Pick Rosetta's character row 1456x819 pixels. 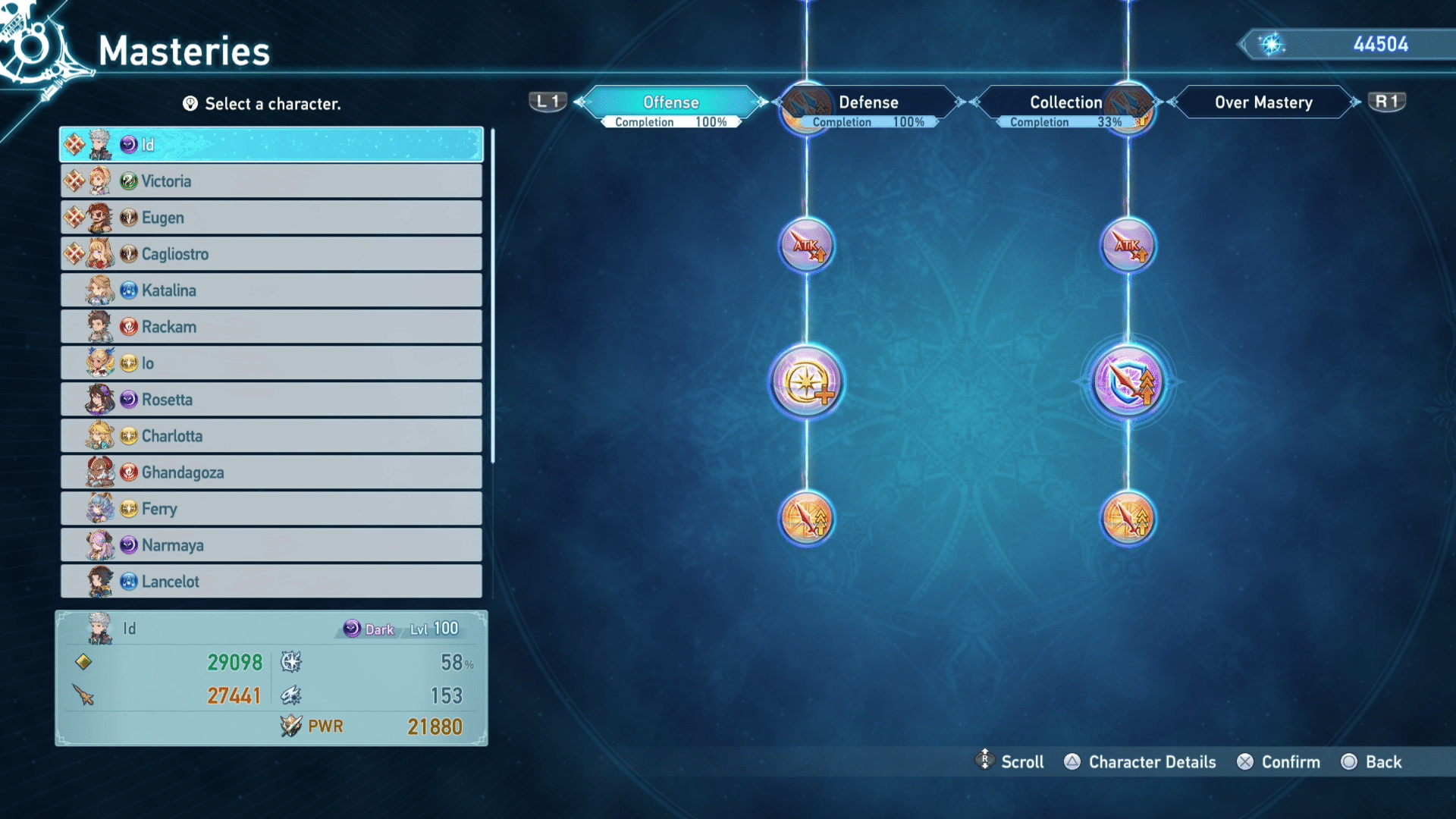point(271,400)
